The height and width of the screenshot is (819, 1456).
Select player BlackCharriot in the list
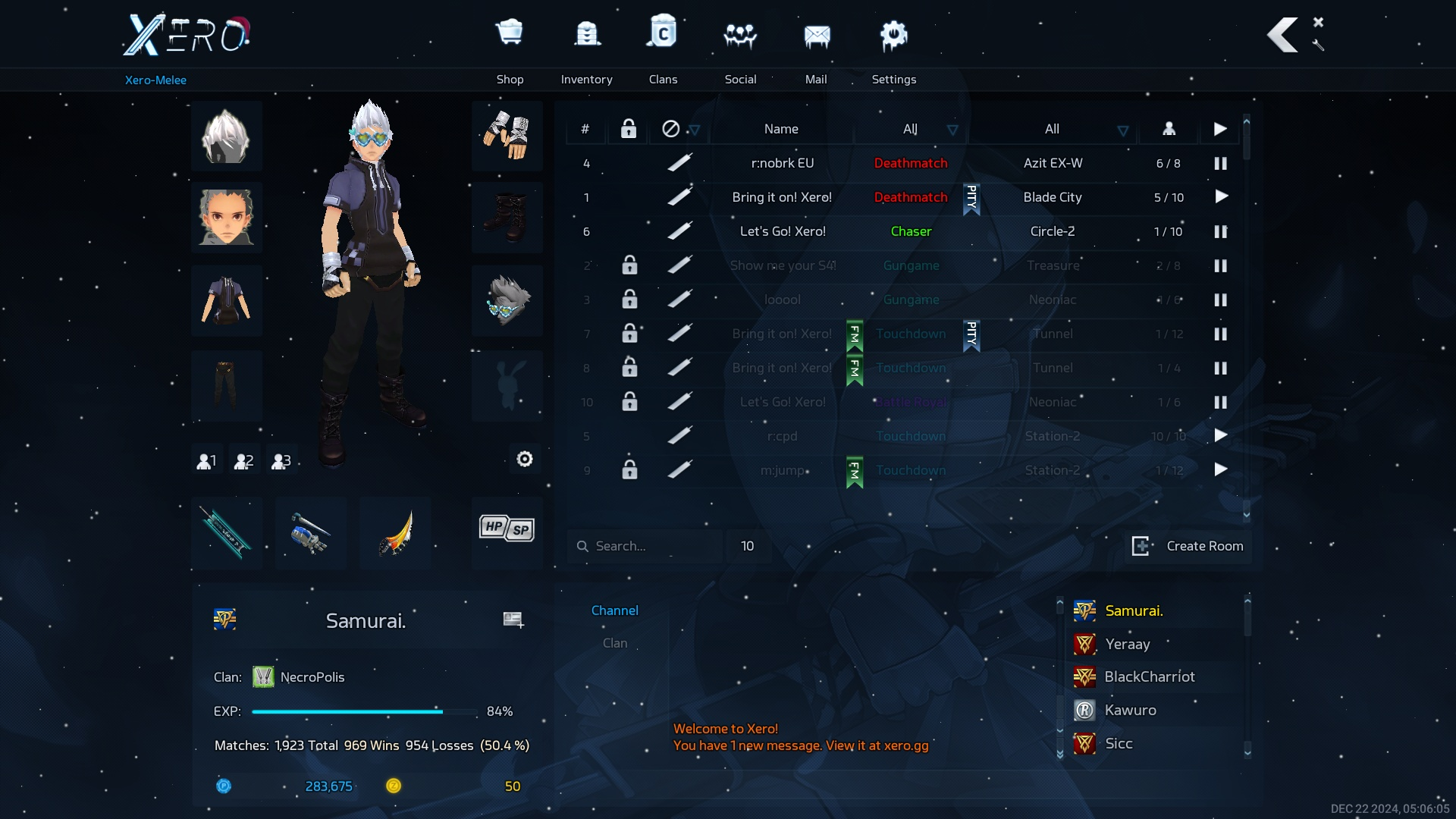coord(1149,676)
